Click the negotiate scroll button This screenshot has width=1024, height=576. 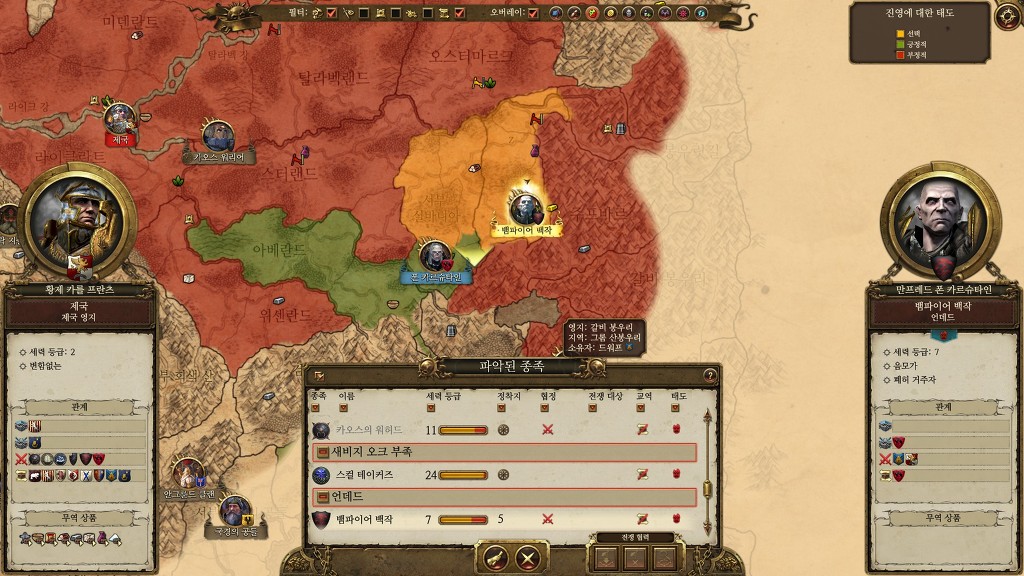pyautogui.click(x=495, y=558)
